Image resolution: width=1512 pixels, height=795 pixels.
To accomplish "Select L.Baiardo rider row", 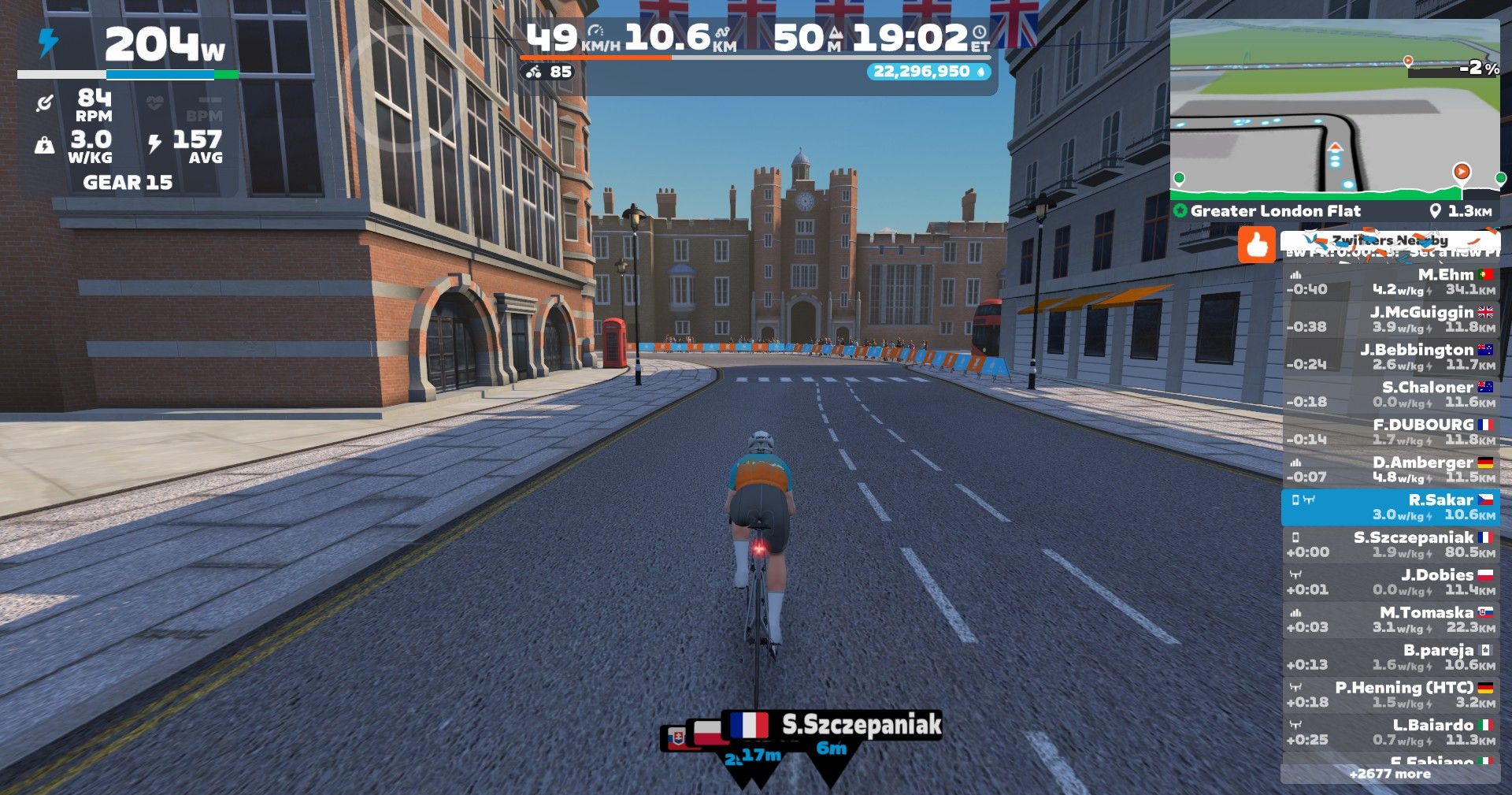I will 1390,733.
